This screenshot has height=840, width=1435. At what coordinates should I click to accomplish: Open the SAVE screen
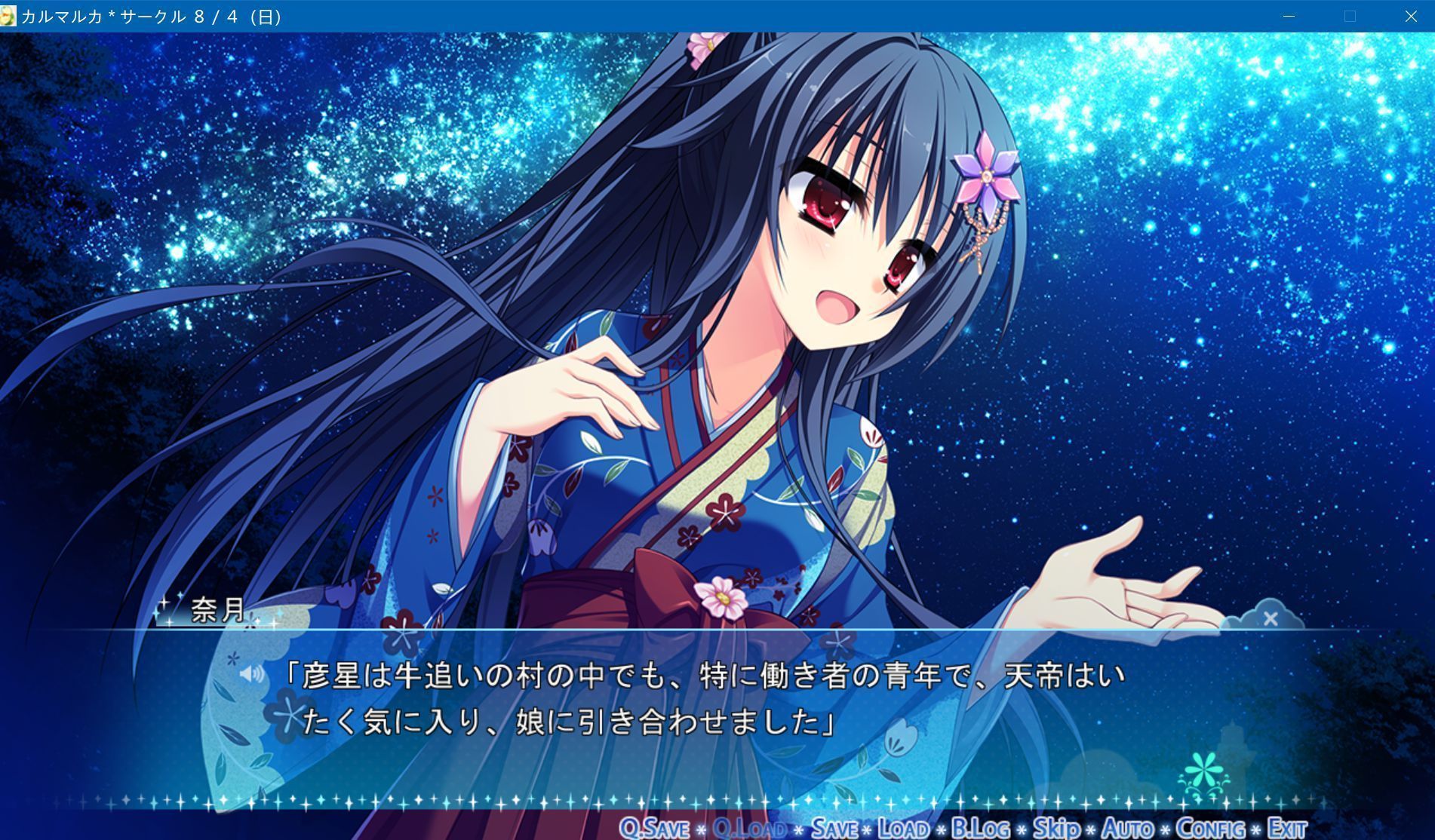click(835, 828)
